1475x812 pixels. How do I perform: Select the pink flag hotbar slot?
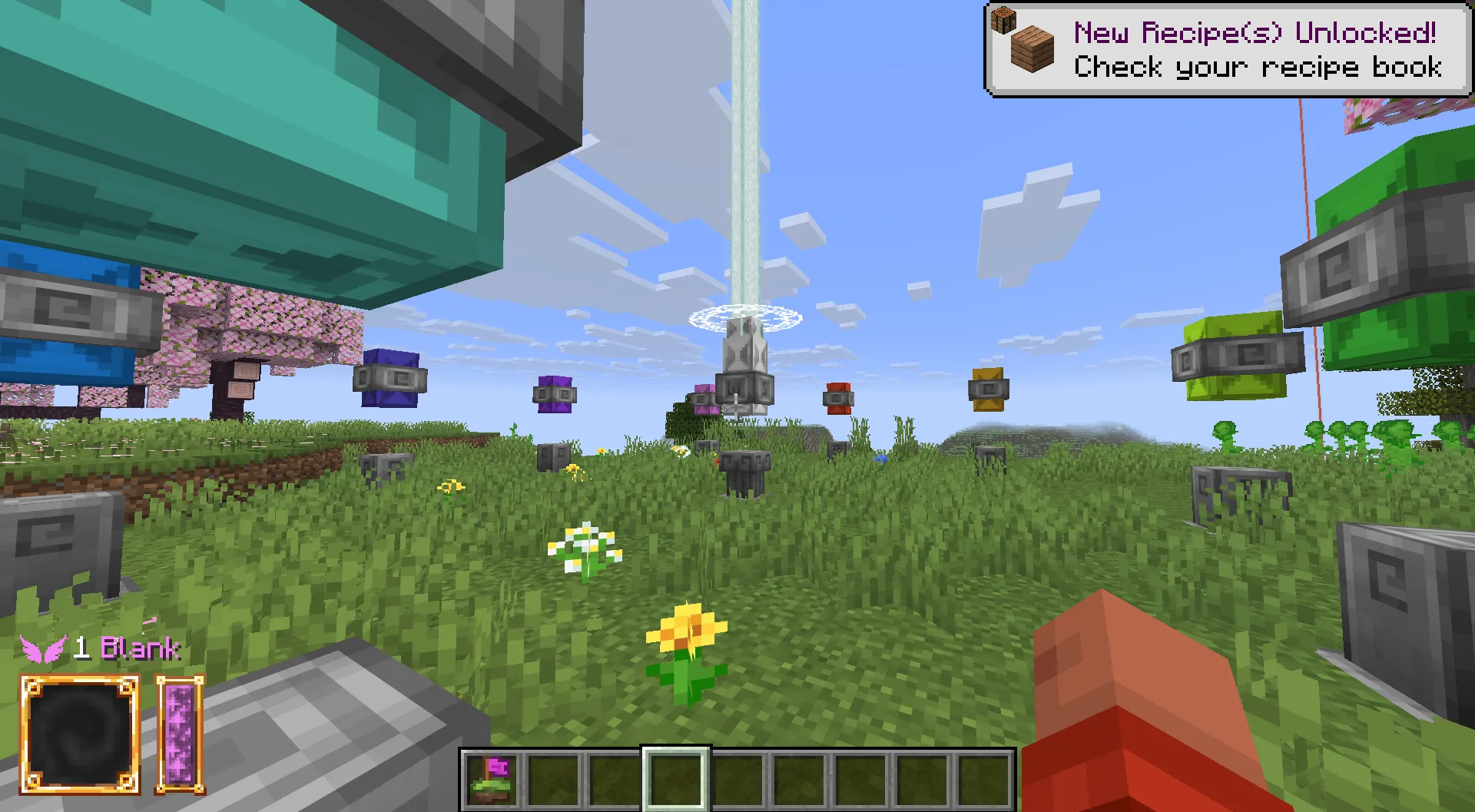tap(492, 779)
